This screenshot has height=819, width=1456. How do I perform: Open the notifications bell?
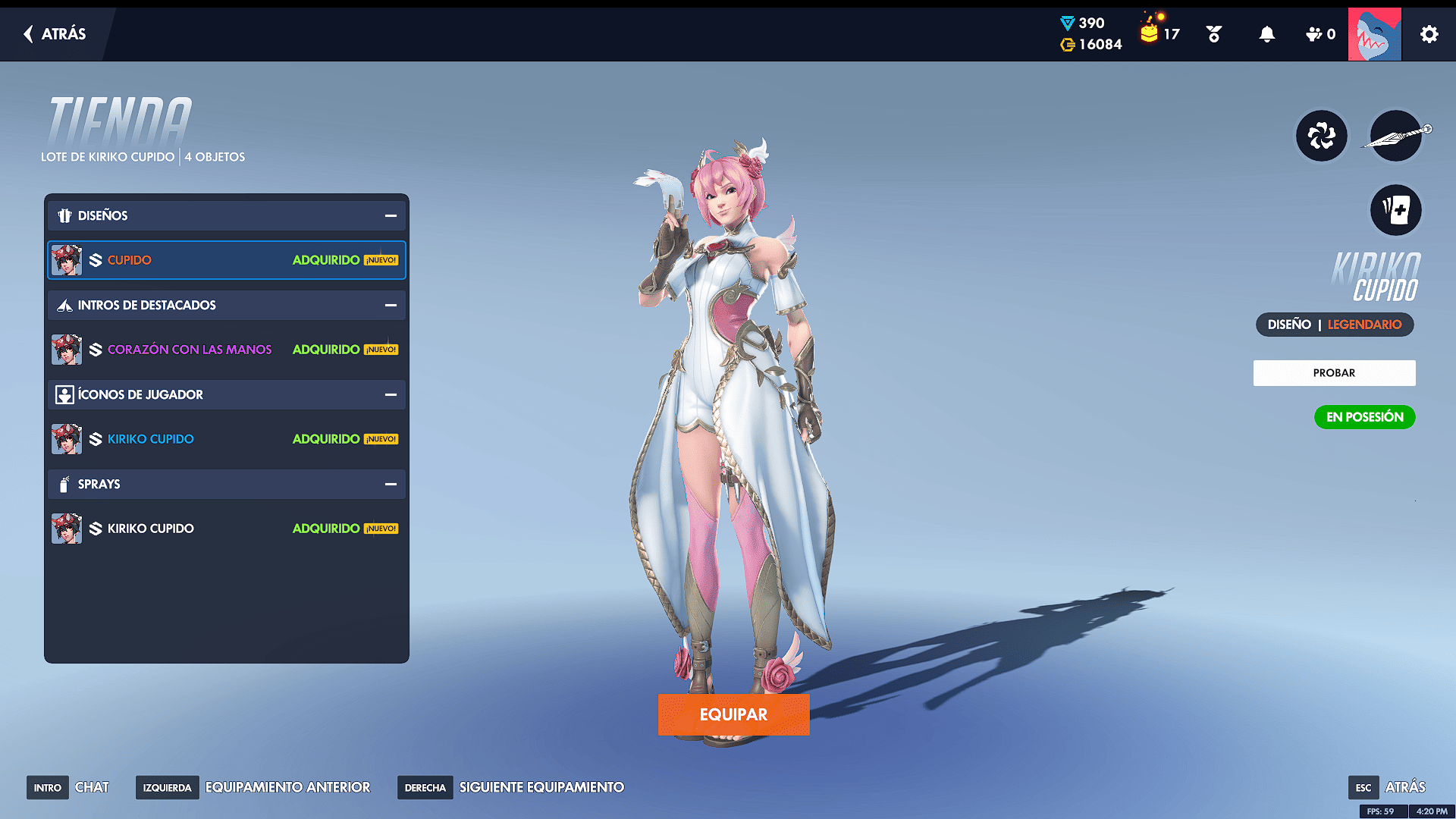coord(1266,34)
